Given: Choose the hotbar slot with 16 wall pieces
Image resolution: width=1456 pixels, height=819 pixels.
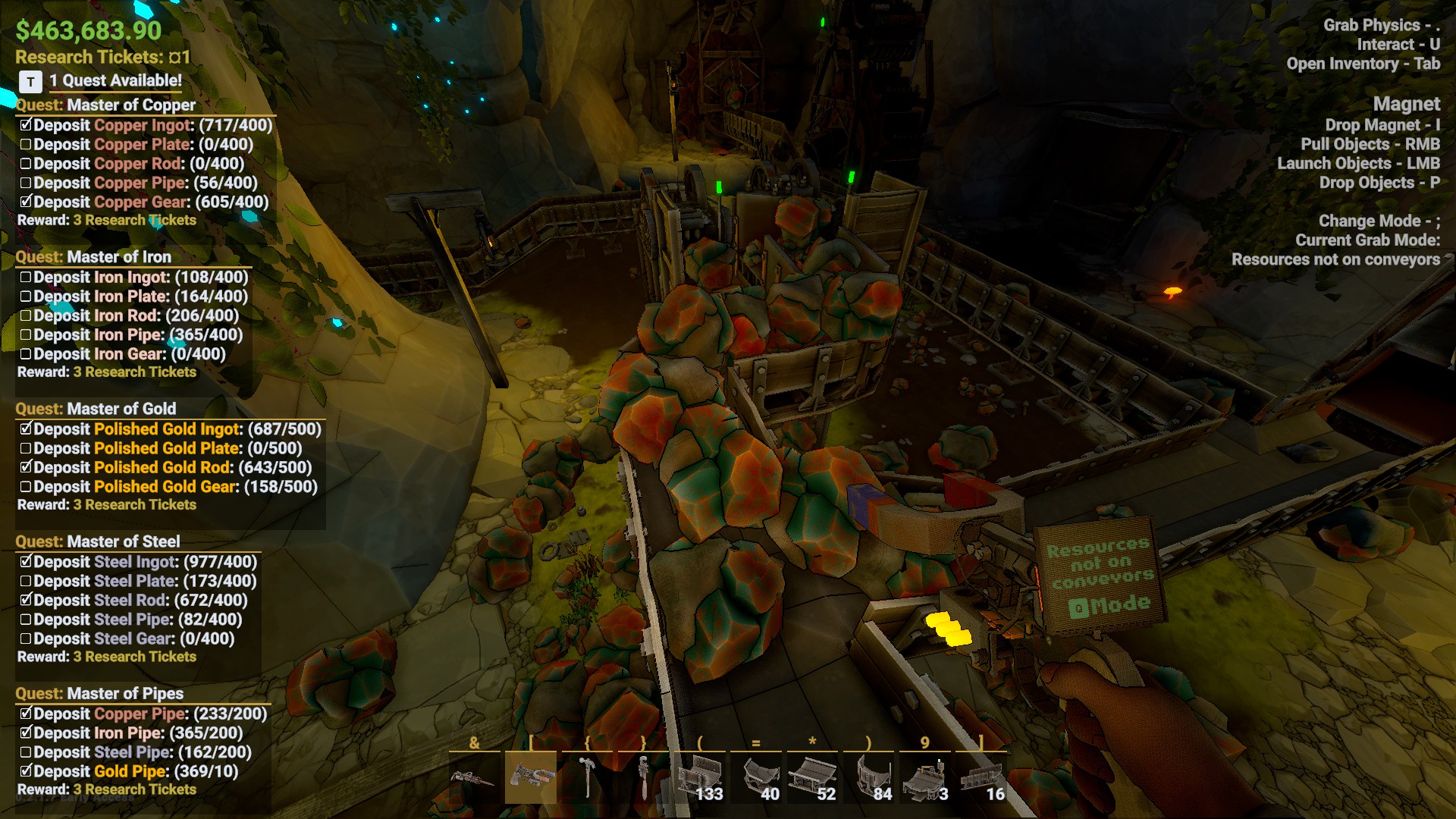Looking at the screenshot, I should pyautogui.click(x=981, y=778).
